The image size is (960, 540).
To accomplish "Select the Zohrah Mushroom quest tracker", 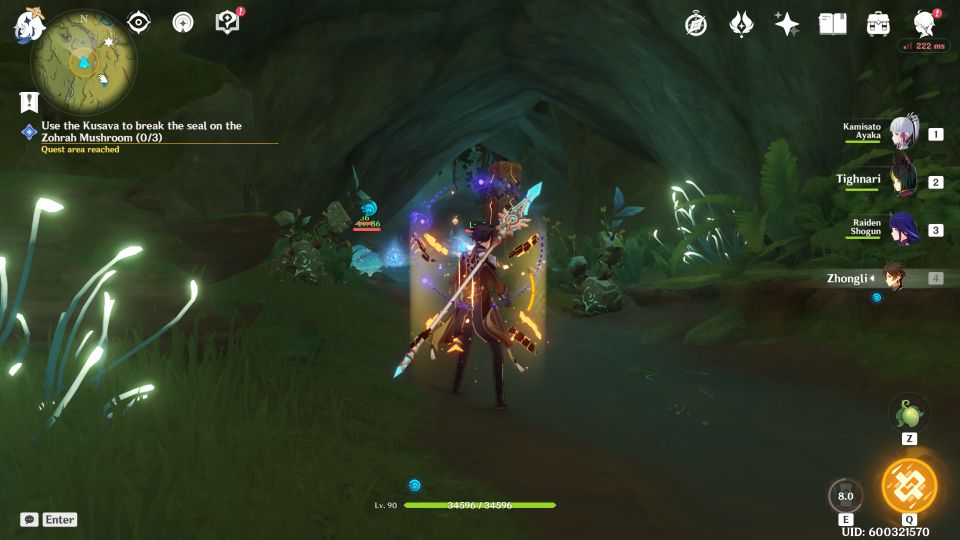I will coord(141,131).
